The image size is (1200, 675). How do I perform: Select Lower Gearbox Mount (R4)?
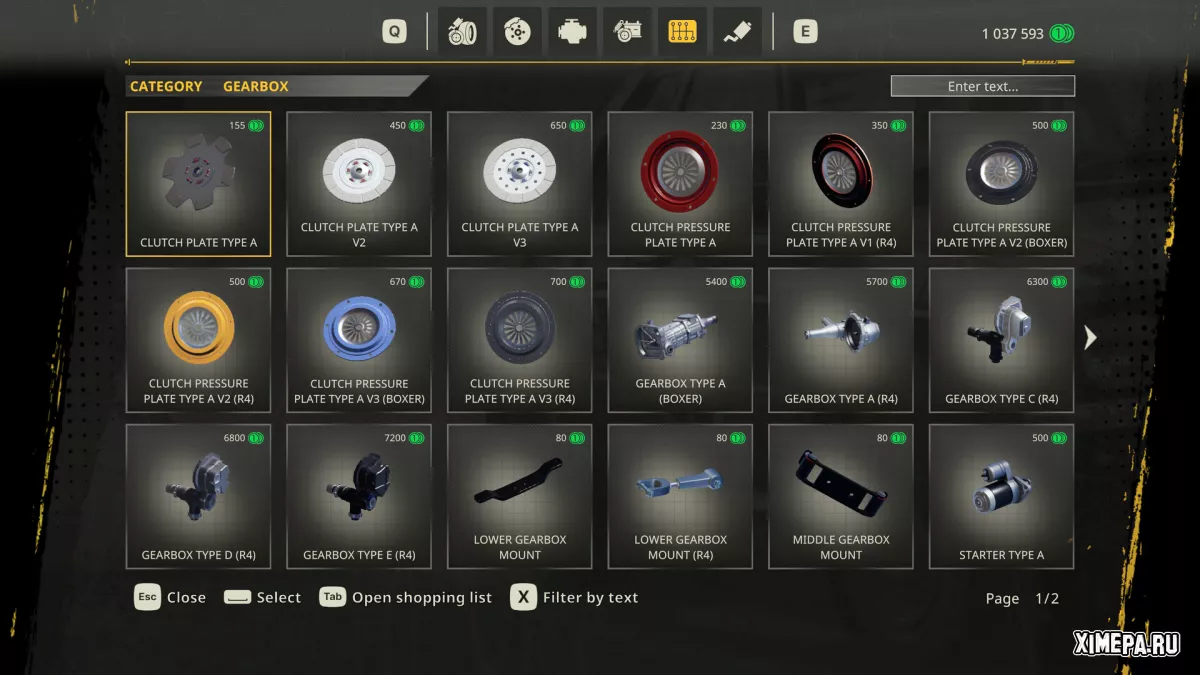(x=680, y=496)
